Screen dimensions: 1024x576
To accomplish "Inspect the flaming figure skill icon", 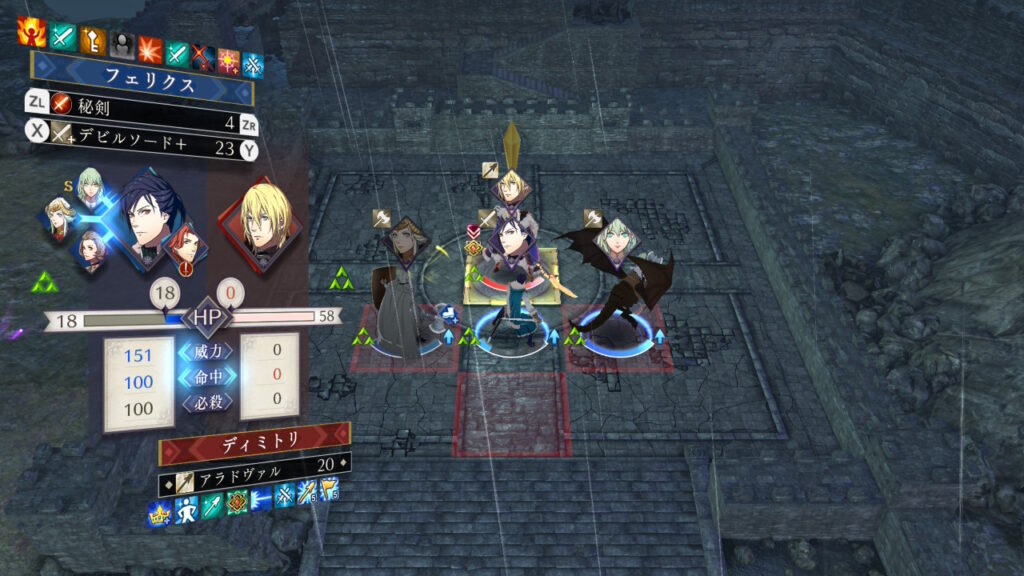I will (31, 32).
